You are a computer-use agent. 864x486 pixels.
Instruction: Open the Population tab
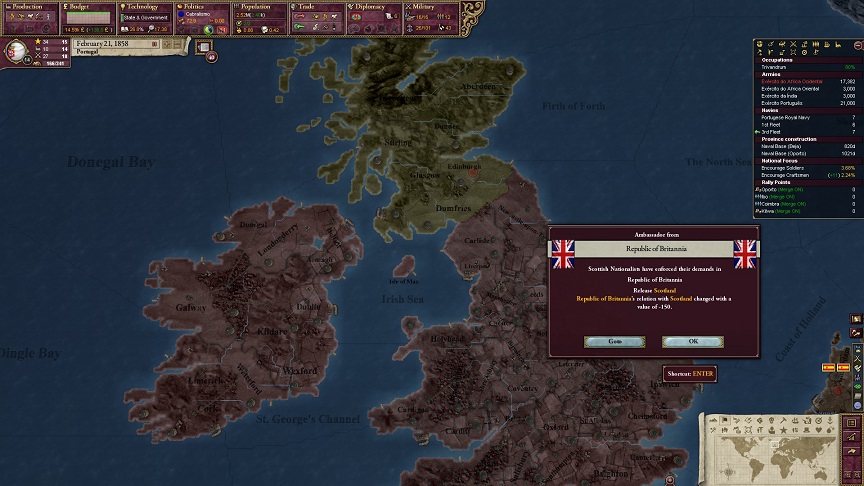click(x=260, y=6)
